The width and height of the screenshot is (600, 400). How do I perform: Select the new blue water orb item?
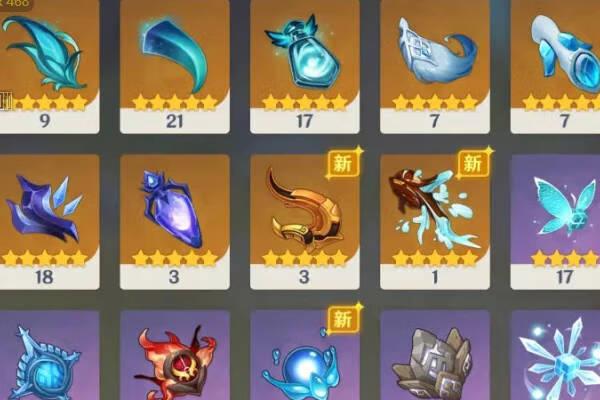pyautogui.click(x=304, y=360)
